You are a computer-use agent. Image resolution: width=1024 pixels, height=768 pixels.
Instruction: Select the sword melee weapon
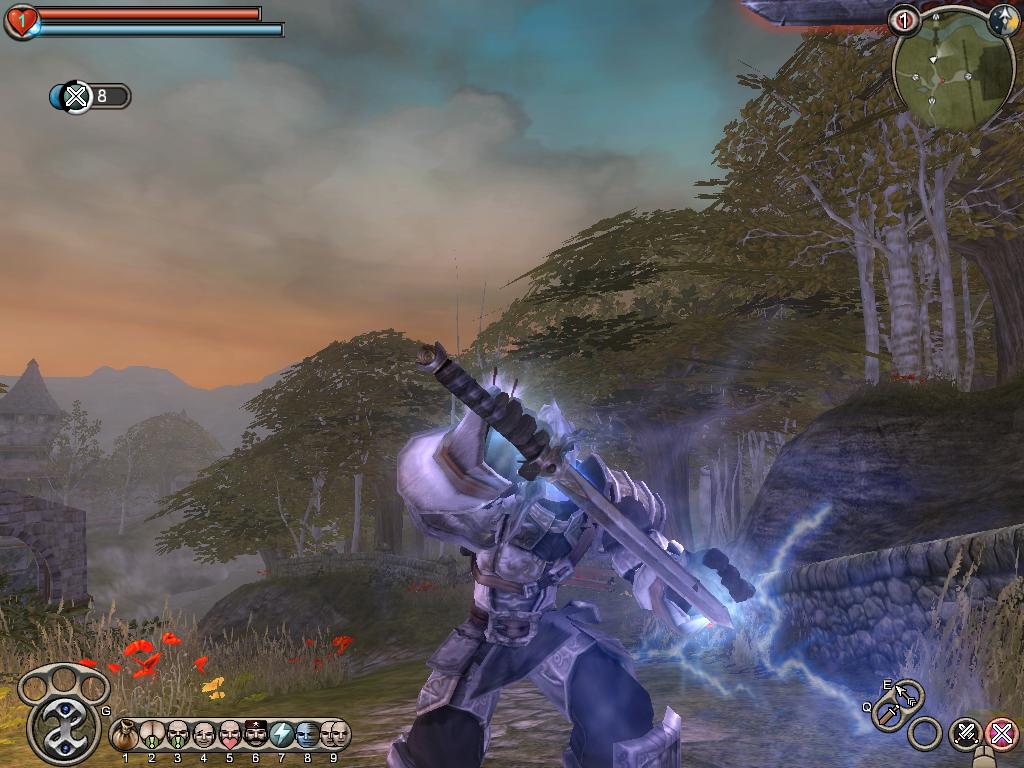pyautogui.click(x=888, y=714)
